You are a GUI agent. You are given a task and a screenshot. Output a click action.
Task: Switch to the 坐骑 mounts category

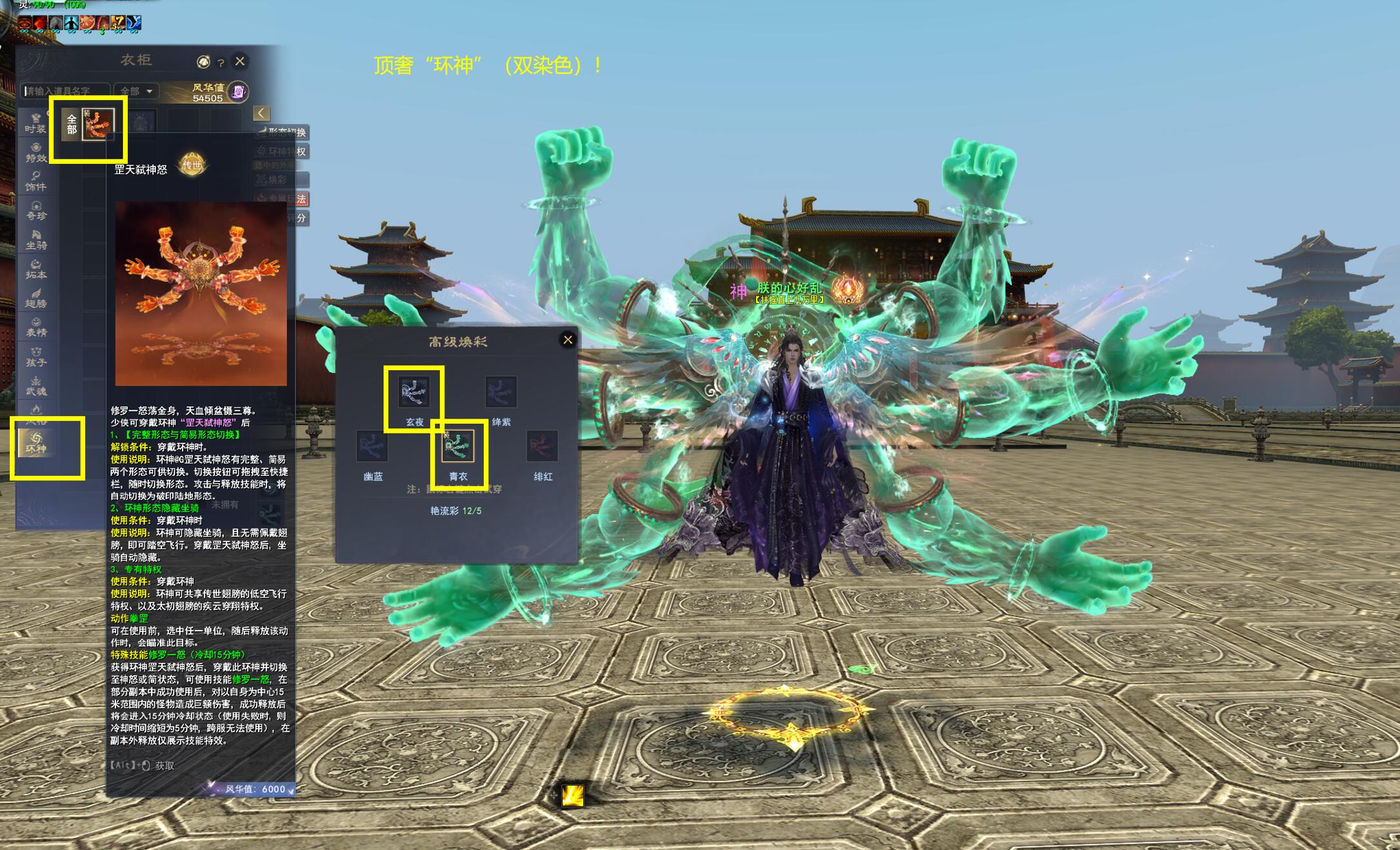pos(36,240)
